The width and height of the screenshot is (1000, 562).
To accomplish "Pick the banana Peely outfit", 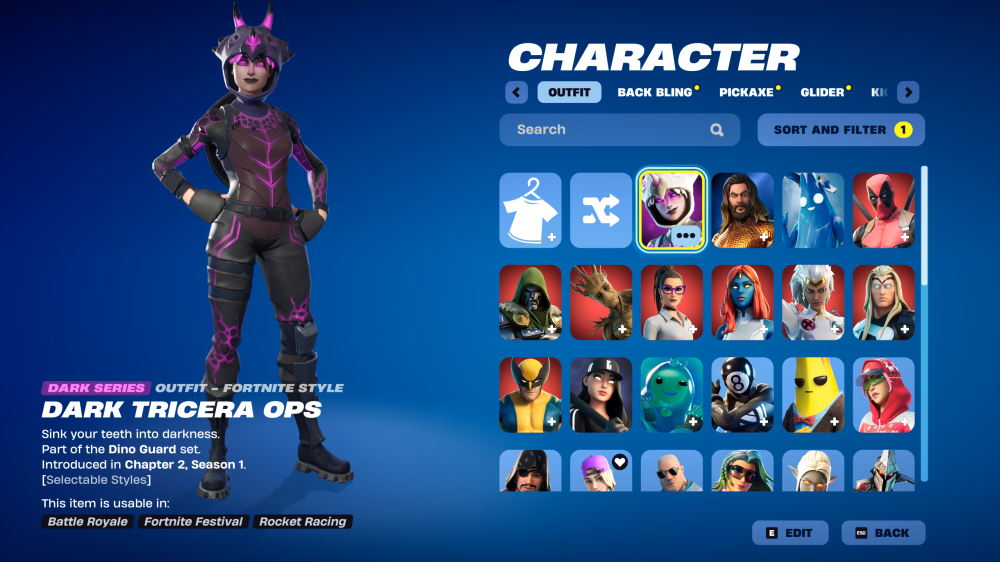I will [x=813, y=394].
